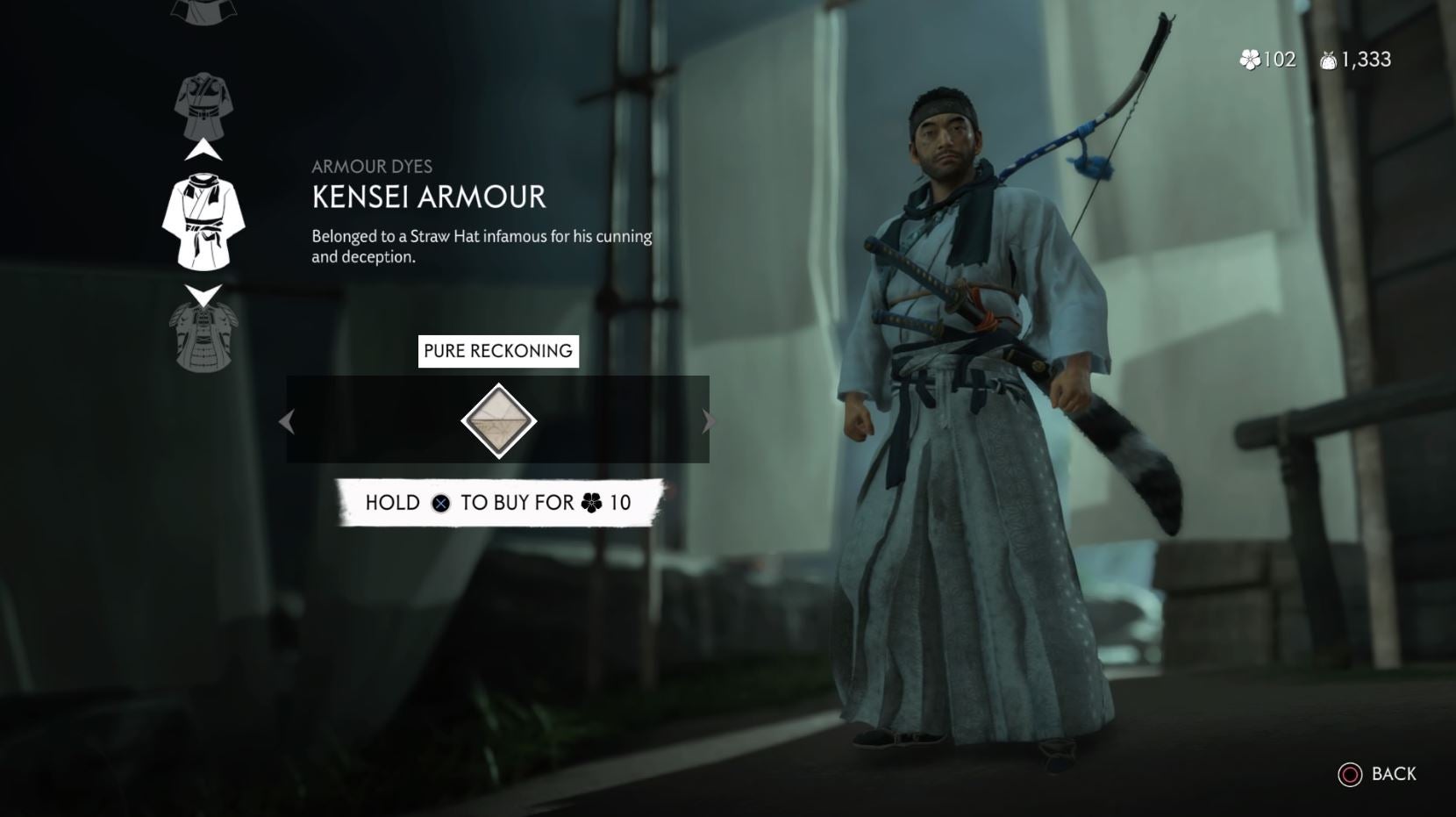1456x817 pixels.
Task: Click the ARMOUR DYES section header
Action: (373, 167)
